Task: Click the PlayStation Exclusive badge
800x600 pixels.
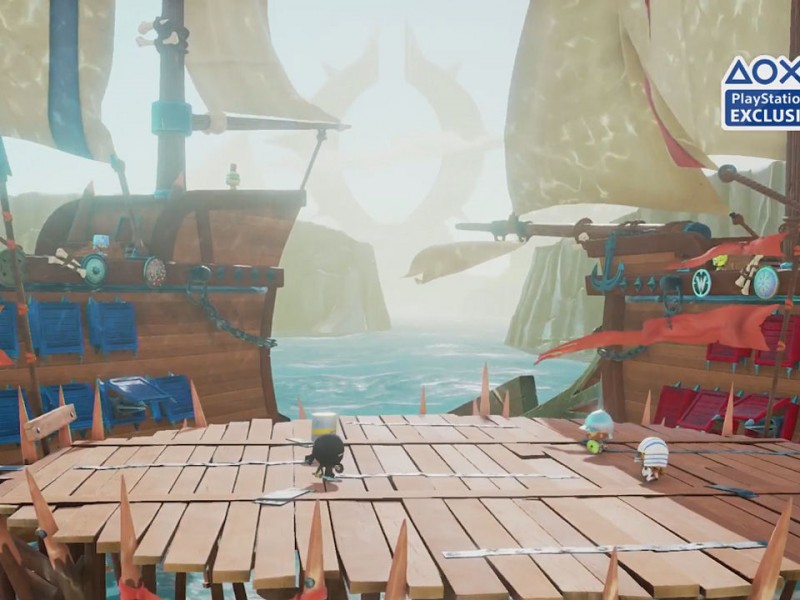Action: (x=762, y=92)
